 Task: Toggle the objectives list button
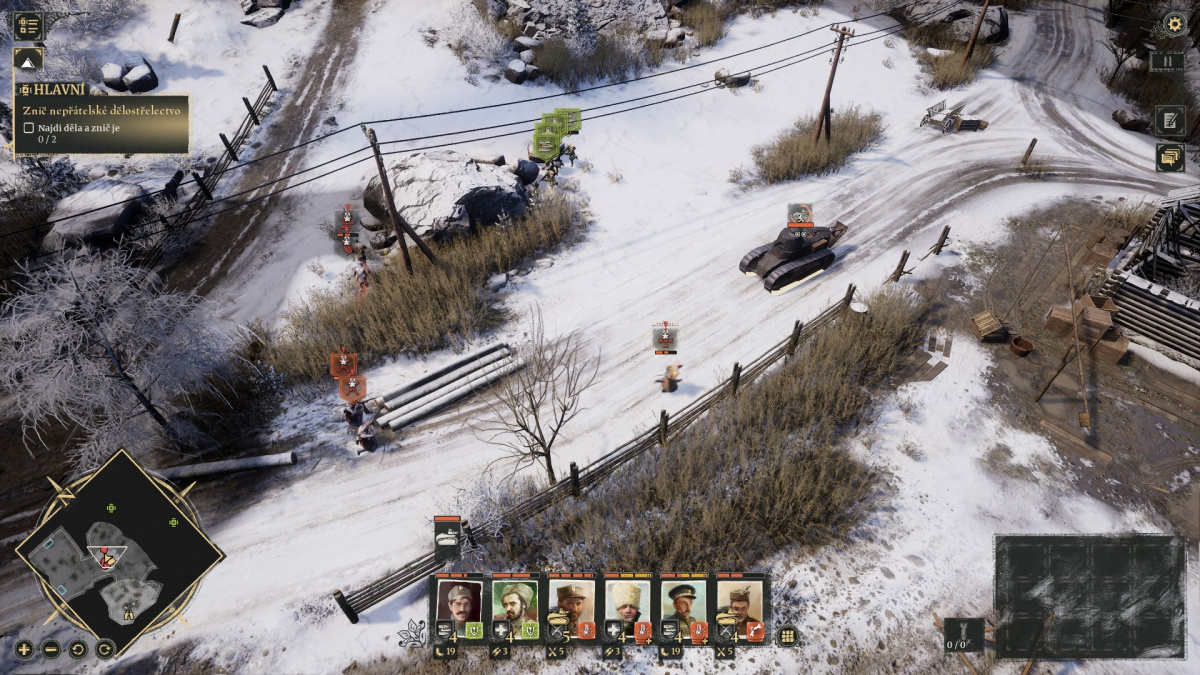[28, 26]
